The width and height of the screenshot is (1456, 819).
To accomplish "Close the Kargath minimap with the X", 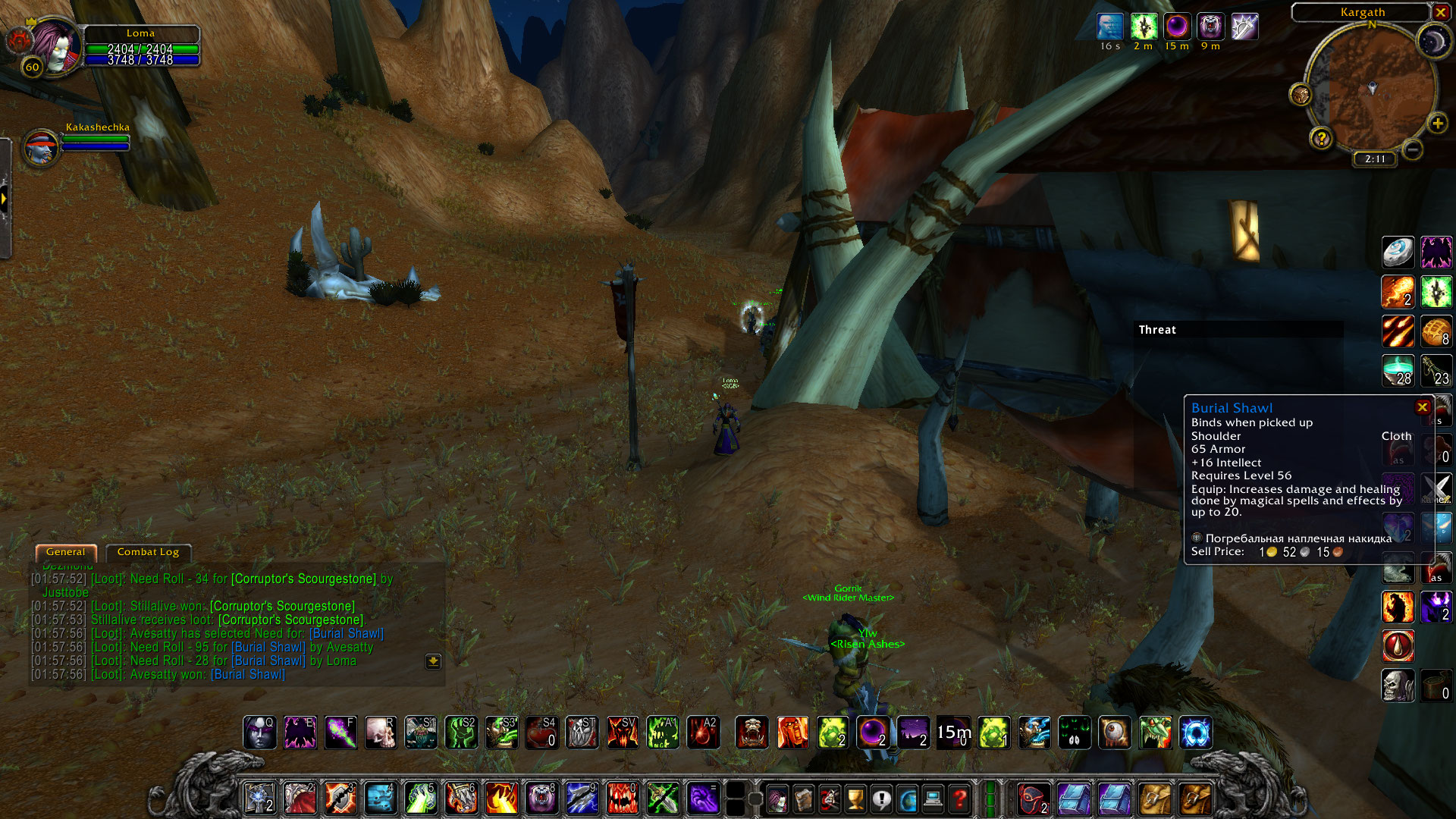I will tap(1441, 12).
